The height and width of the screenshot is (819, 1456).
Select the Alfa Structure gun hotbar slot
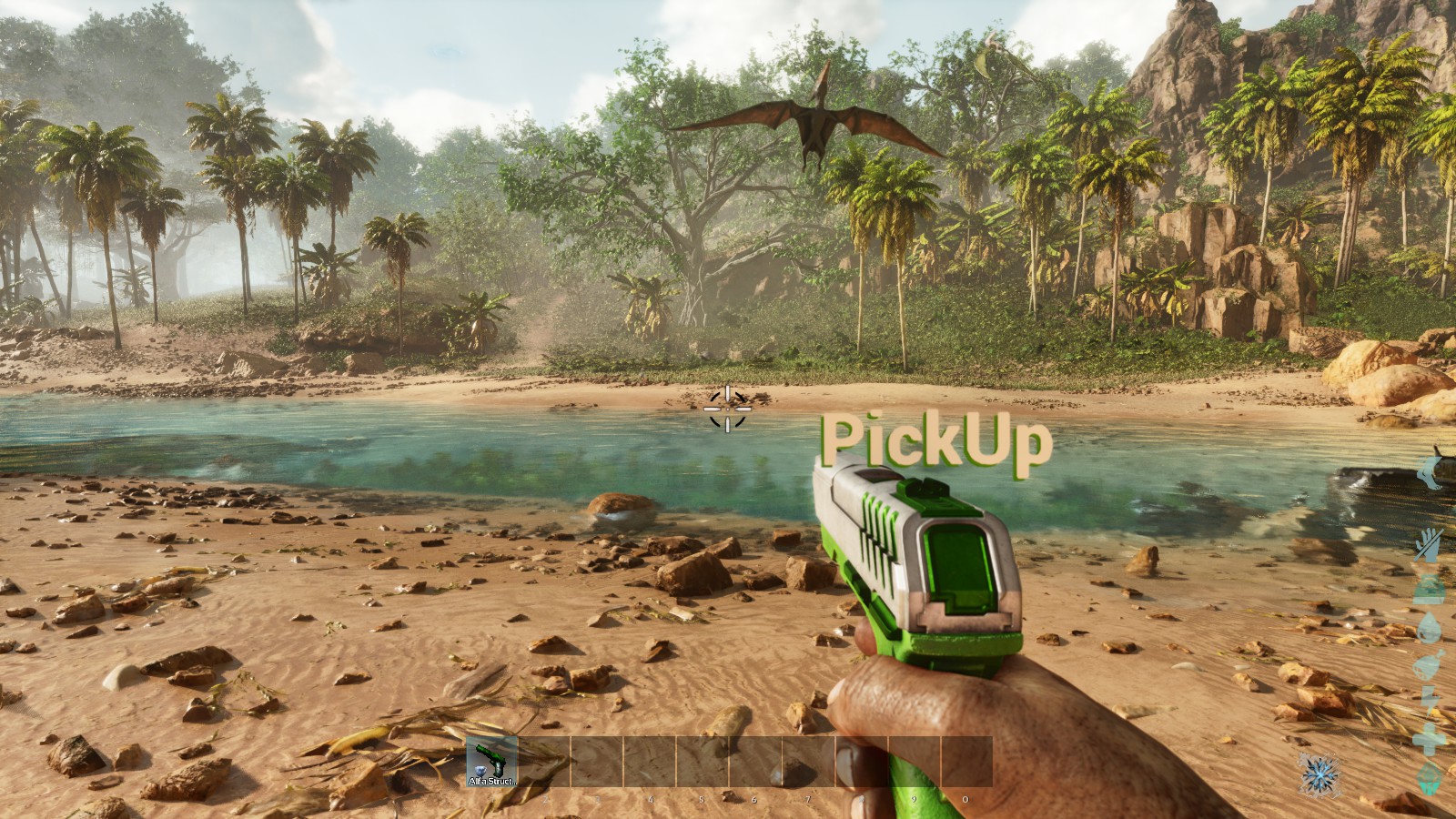(x=491, y=761)
